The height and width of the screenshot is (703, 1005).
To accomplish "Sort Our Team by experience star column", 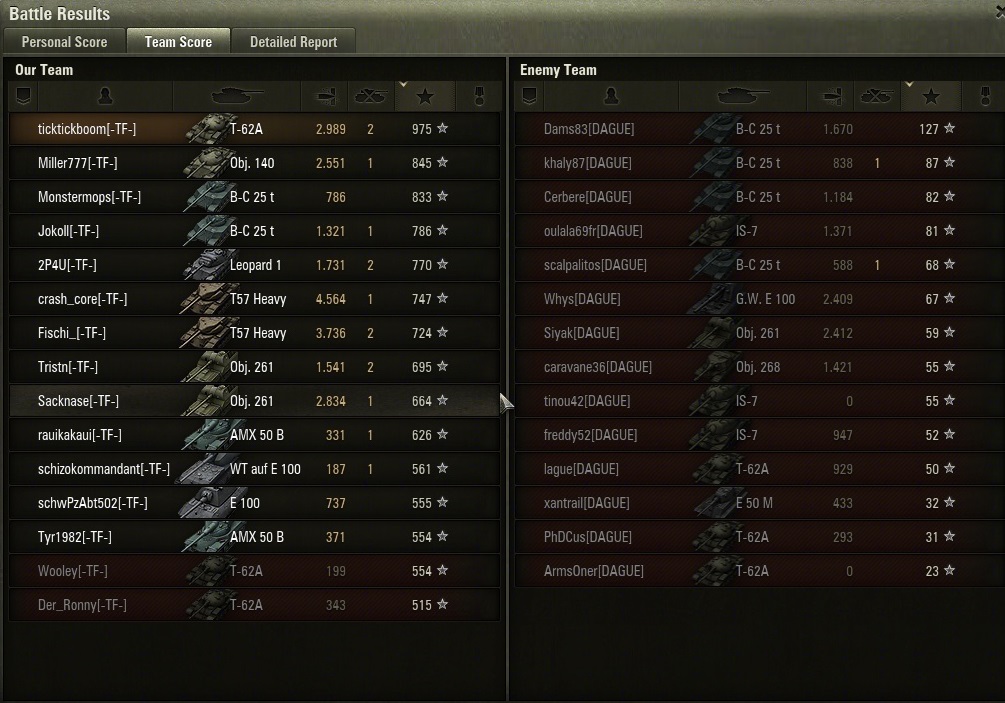I will 425,96.
